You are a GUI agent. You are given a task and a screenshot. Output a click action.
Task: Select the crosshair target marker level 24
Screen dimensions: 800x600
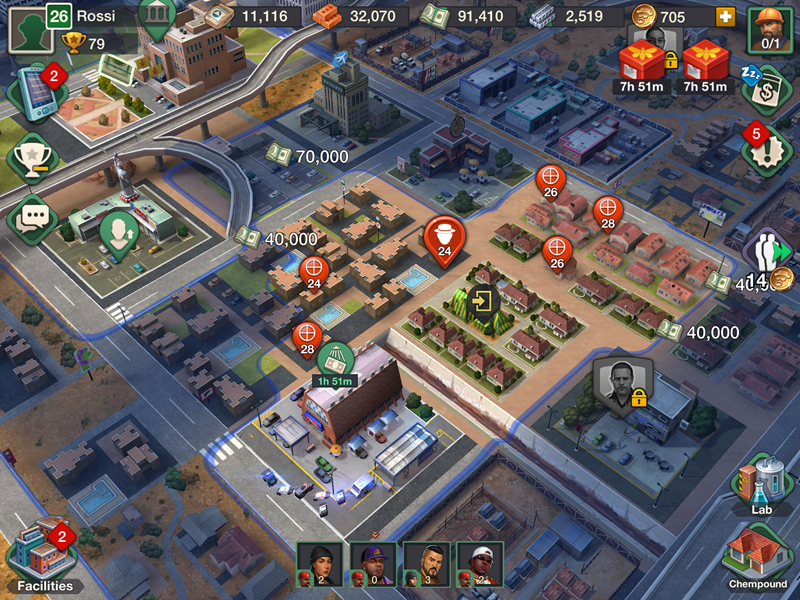313,270
